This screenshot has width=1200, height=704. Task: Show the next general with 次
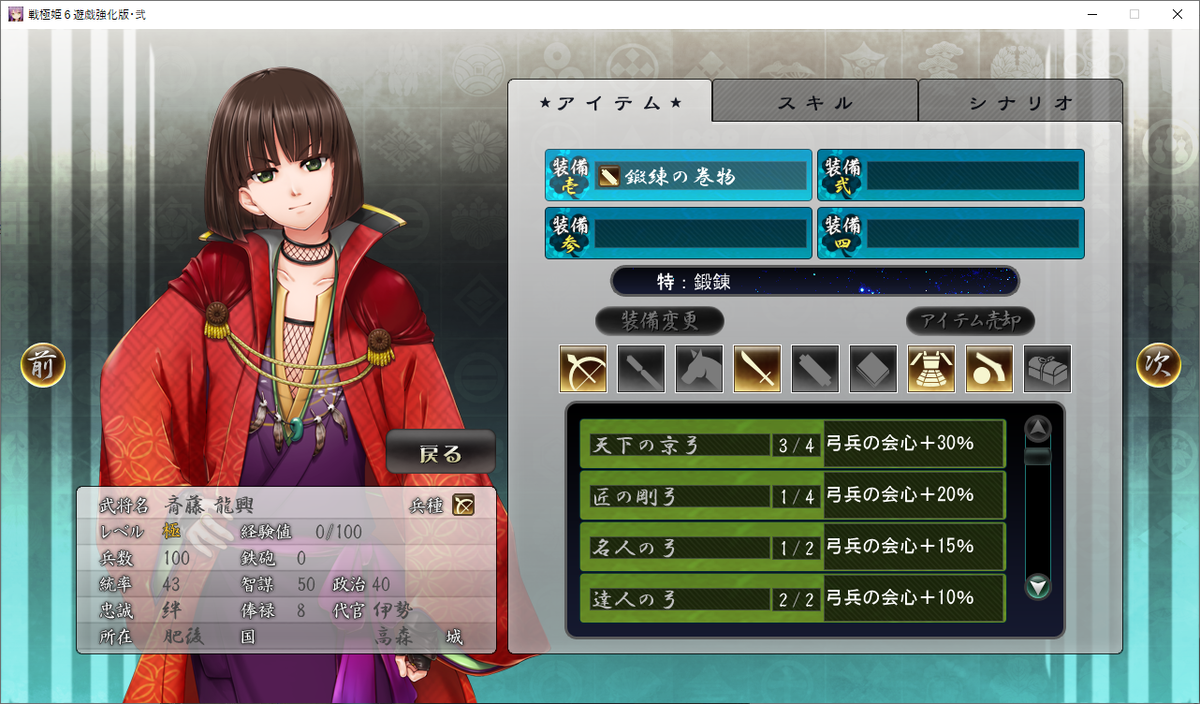(x=1158, y=366)
